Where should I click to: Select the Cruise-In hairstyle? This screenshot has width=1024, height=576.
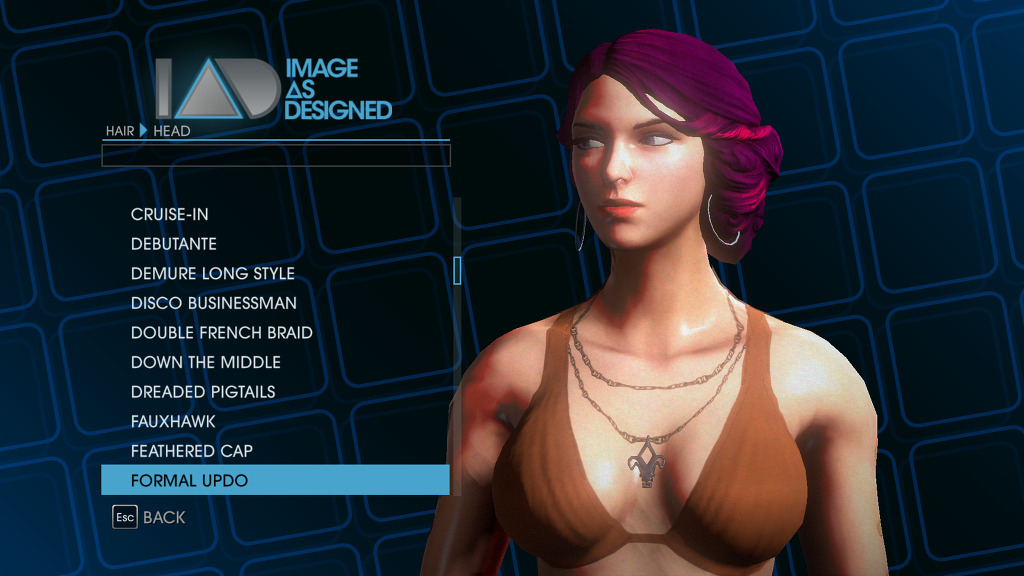(x=170, y=214)
